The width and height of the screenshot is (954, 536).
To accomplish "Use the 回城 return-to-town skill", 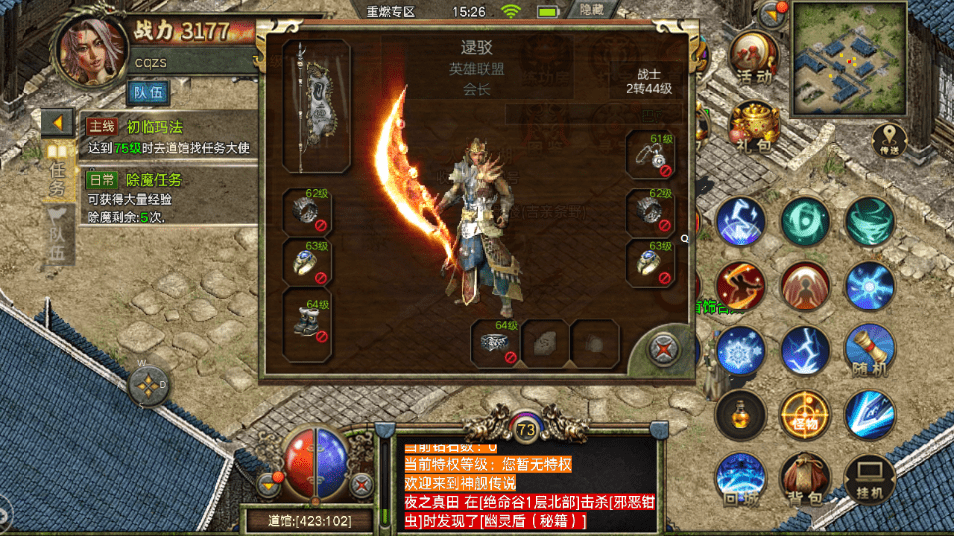I will tap(740, 477).
